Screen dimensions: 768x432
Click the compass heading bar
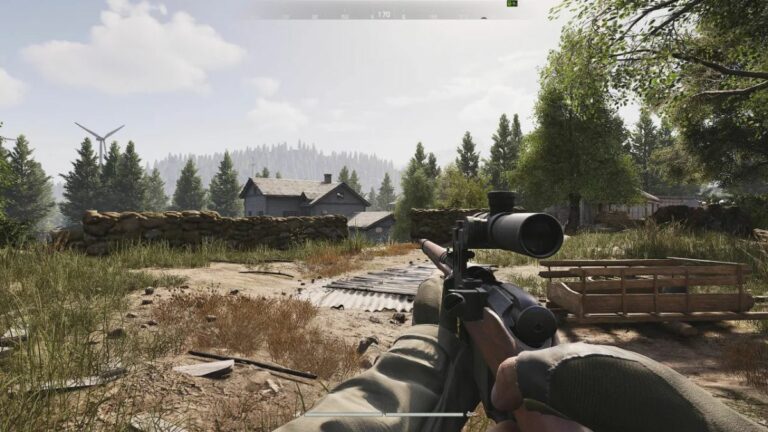pyautogui.click(x=384, y=14)
